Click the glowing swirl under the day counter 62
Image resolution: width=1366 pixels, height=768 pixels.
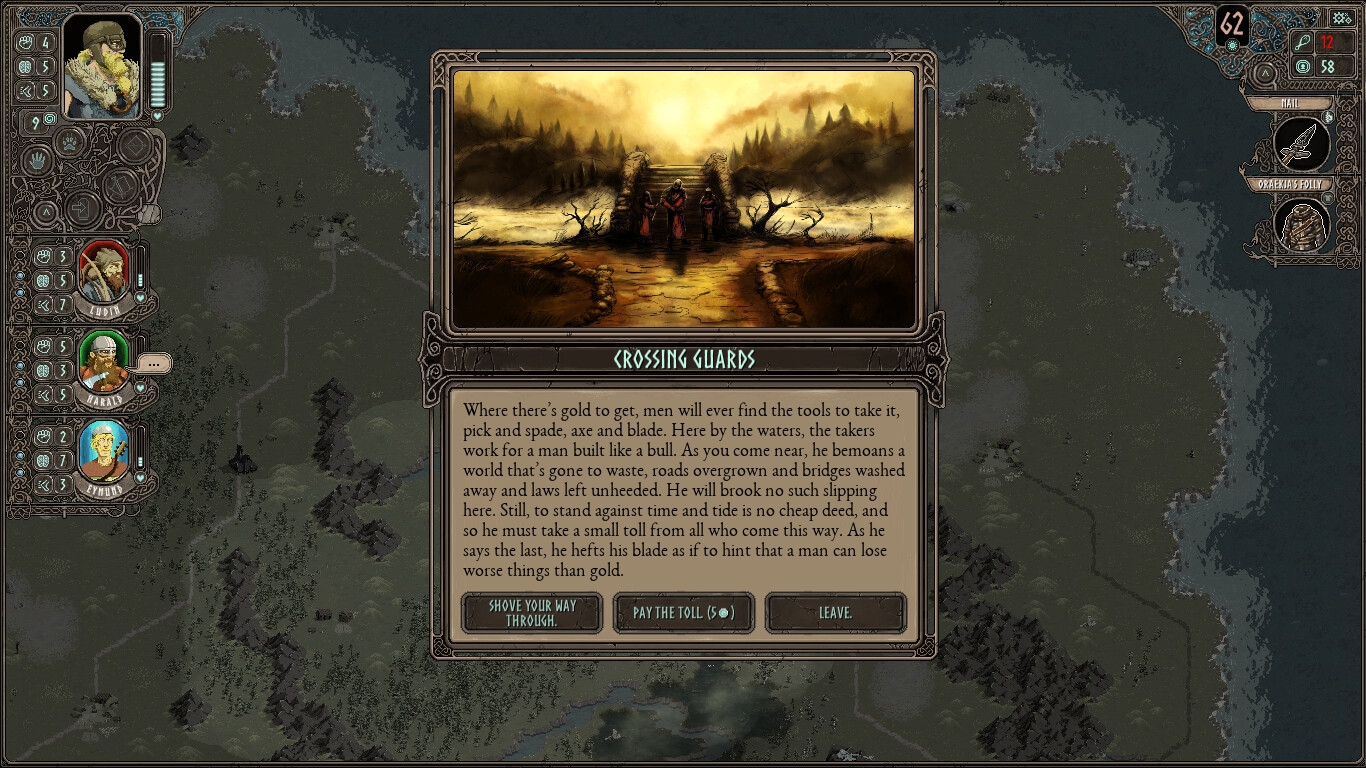tap(1232, 45)
